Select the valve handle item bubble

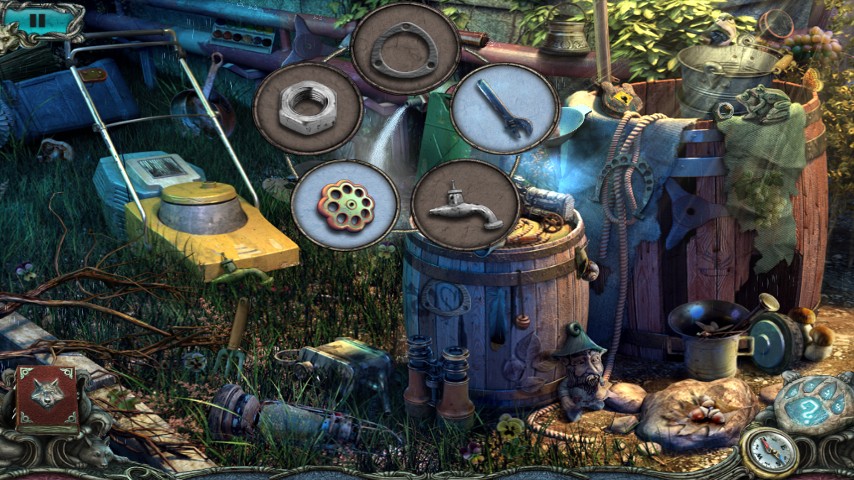(345, 205)
